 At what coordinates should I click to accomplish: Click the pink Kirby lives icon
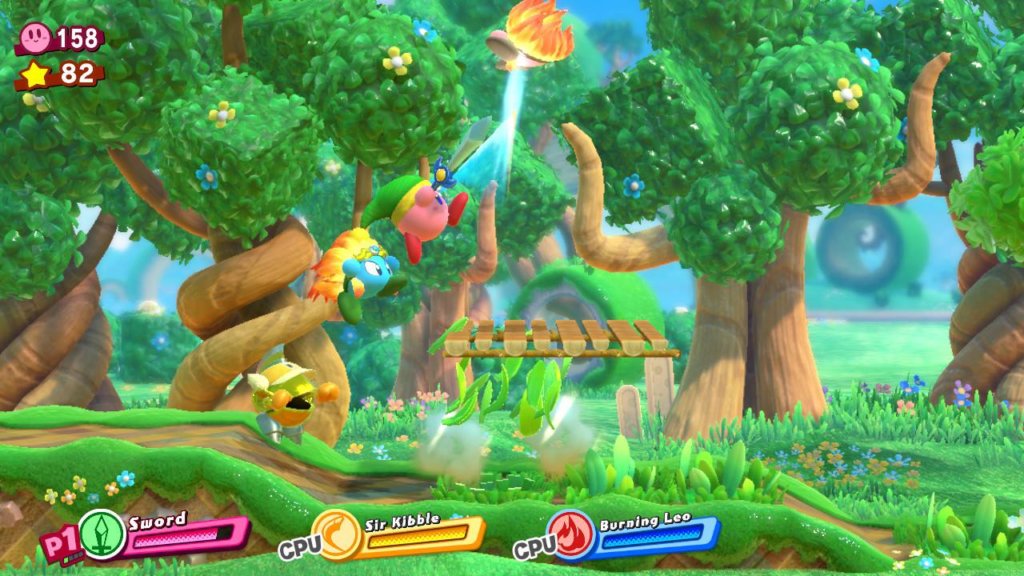pos(36,38)
